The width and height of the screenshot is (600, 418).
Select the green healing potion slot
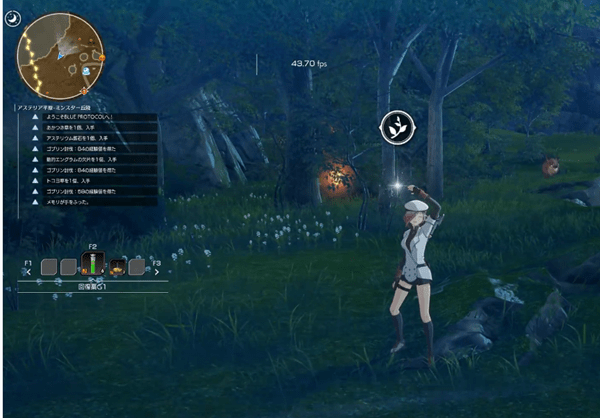(93, 266)
